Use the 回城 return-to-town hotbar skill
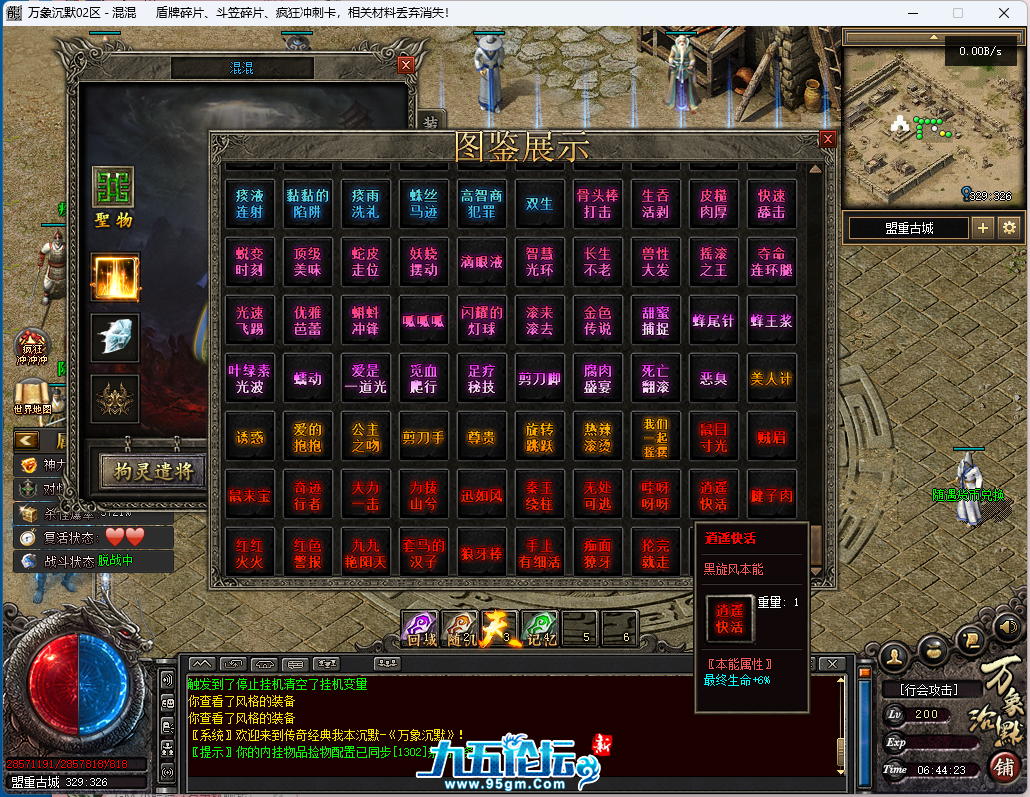This screenshot has height=797, width=1030. click(x=418, y=627)
